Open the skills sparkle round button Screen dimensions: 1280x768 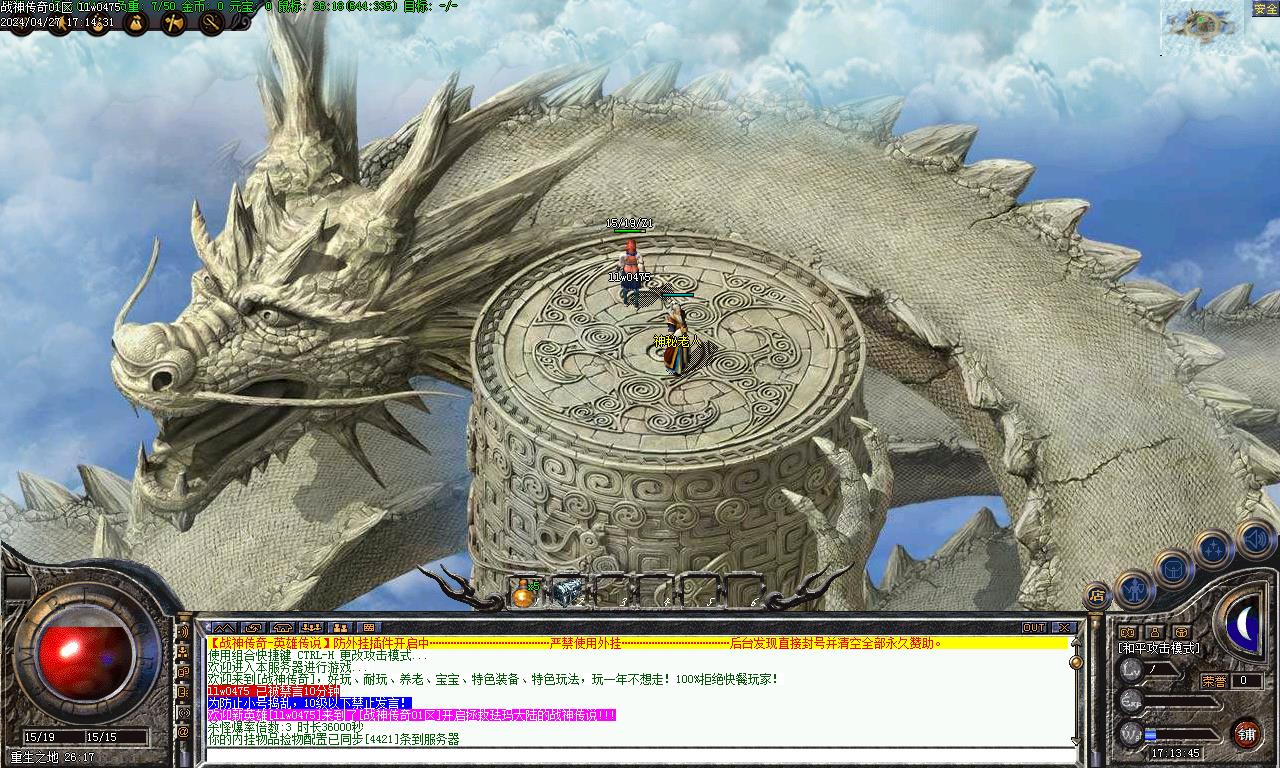point(1213,548)
